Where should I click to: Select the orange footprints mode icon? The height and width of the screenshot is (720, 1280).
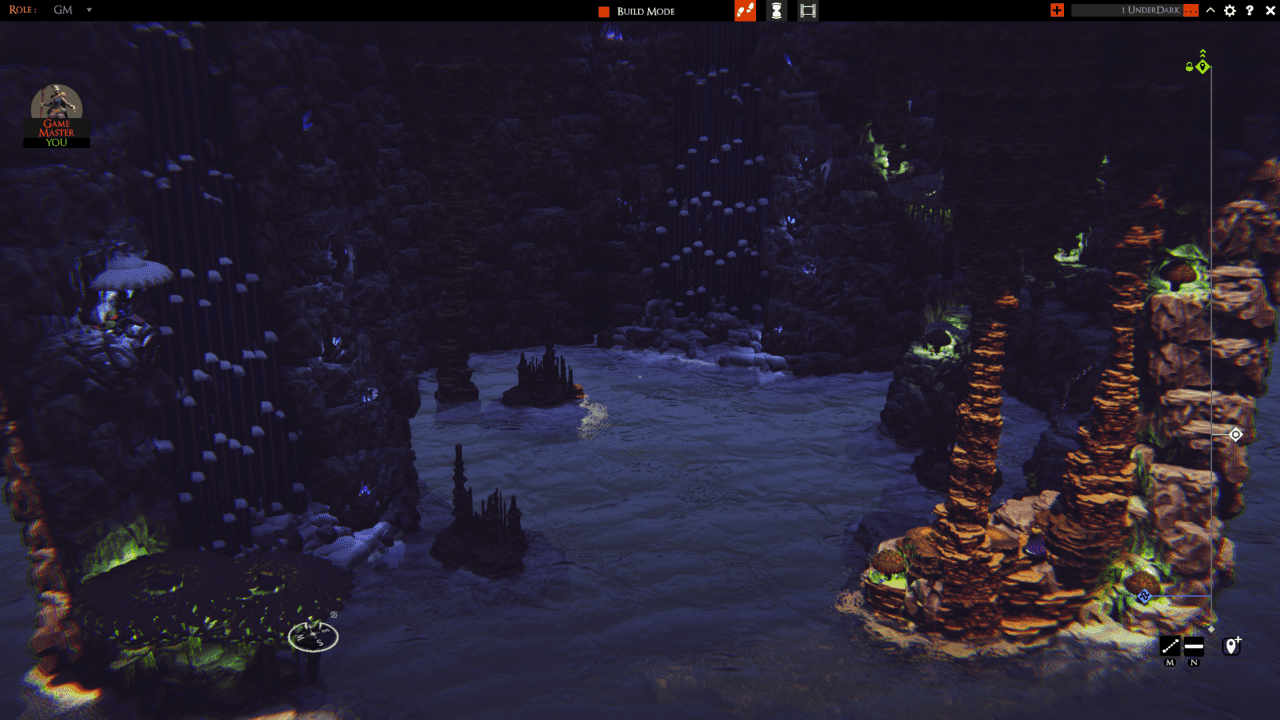coord(745,11)
